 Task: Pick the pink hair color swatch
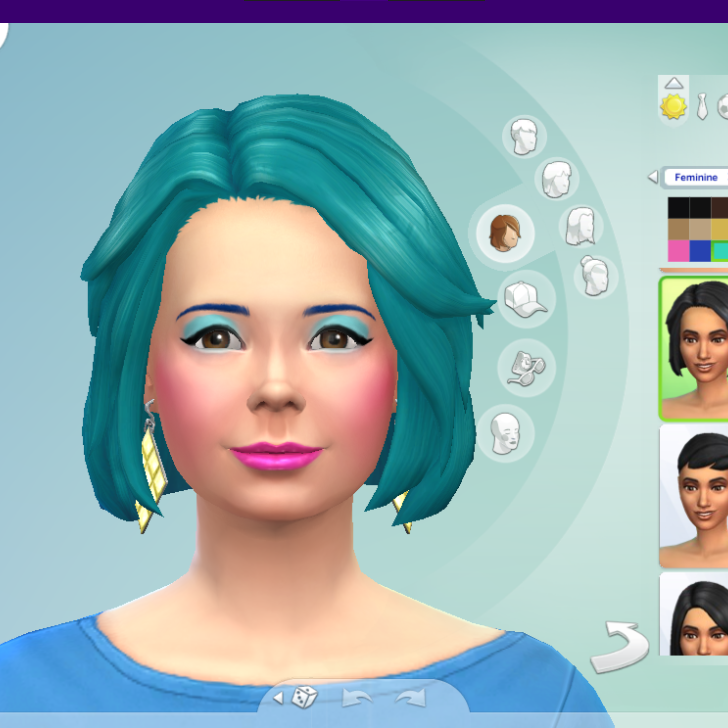tap(679, 250)
